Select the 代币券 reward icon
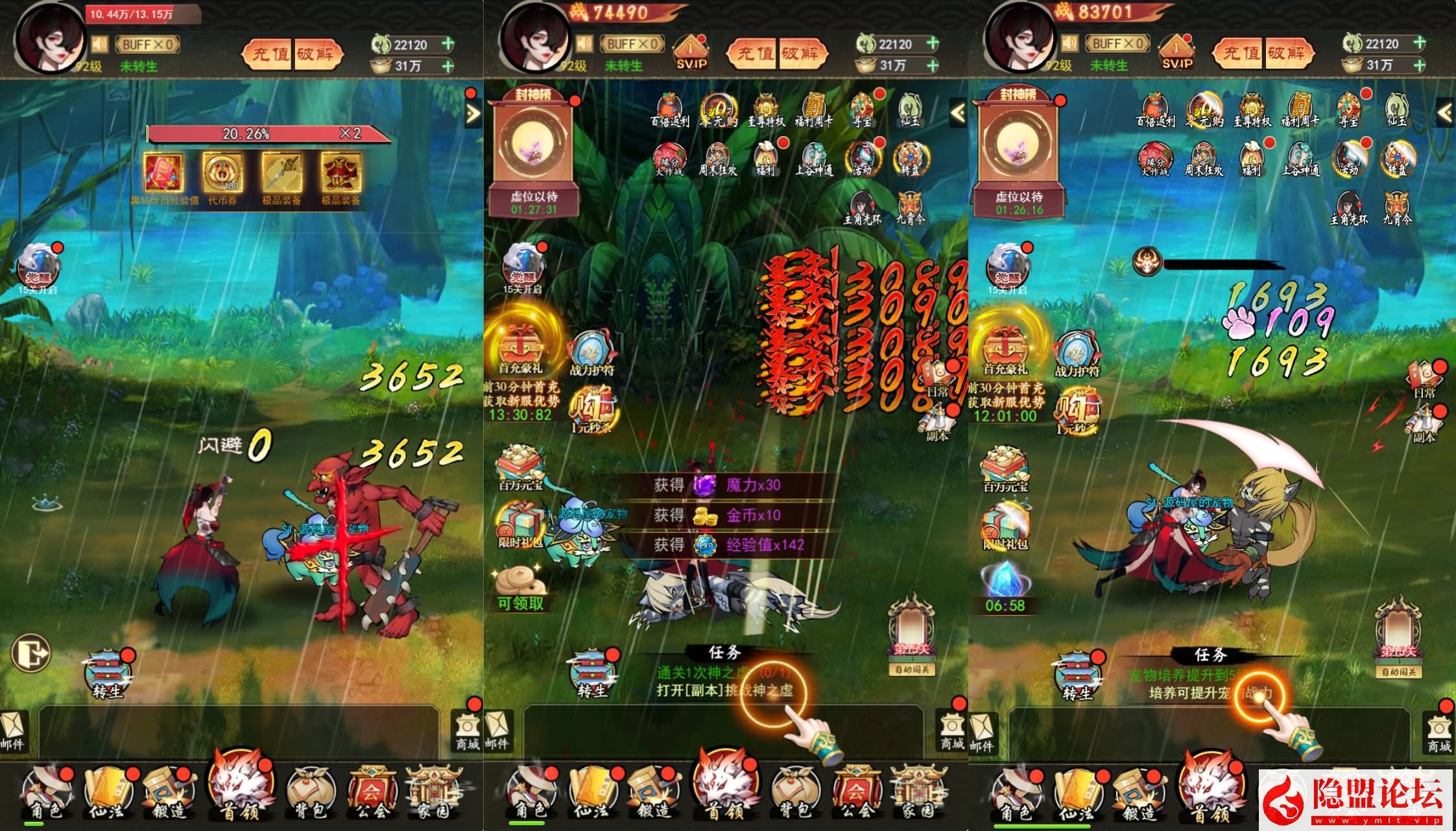 click(222, 173)
